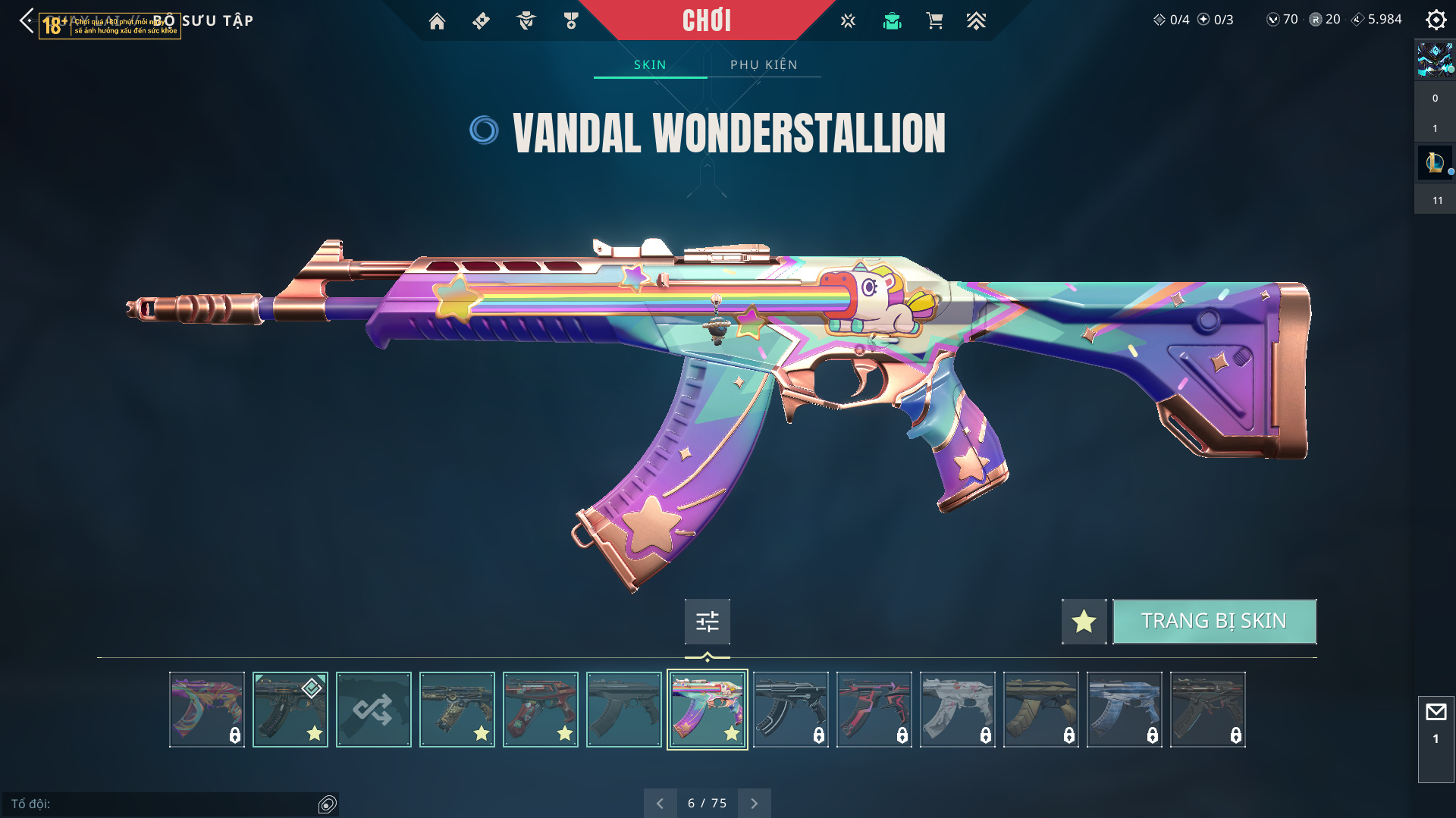Go to next skin page arrow

point(754,803)
